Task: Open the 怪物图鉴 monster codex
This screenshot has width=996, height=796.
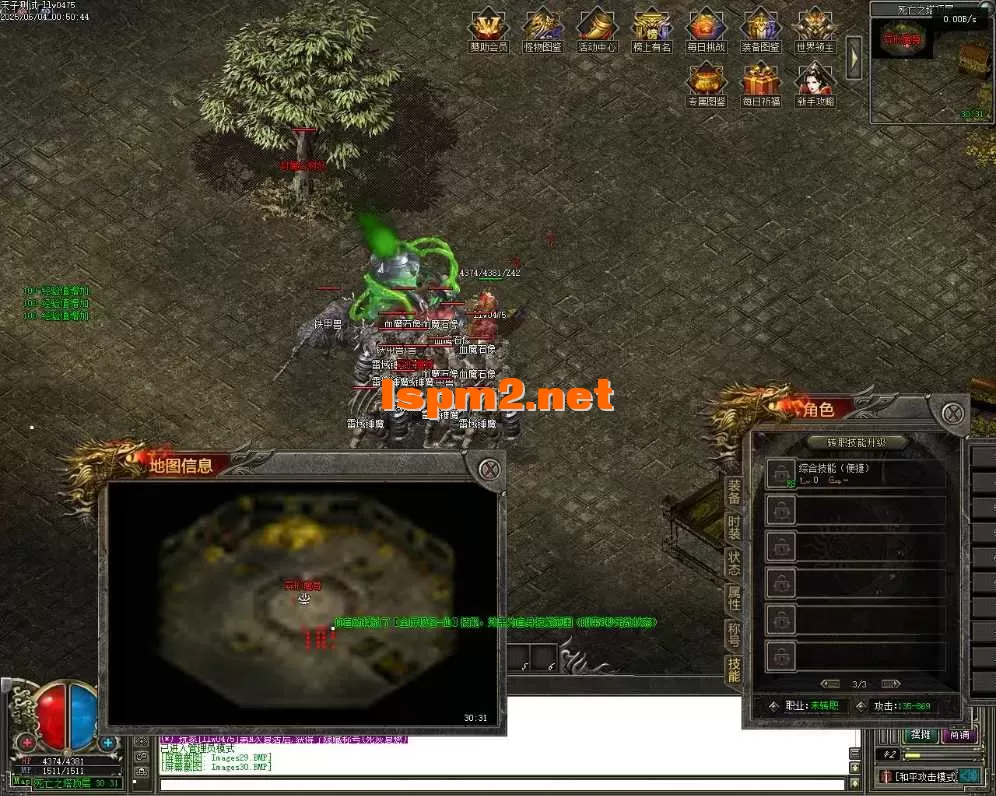Action: (x=543, y=27)
